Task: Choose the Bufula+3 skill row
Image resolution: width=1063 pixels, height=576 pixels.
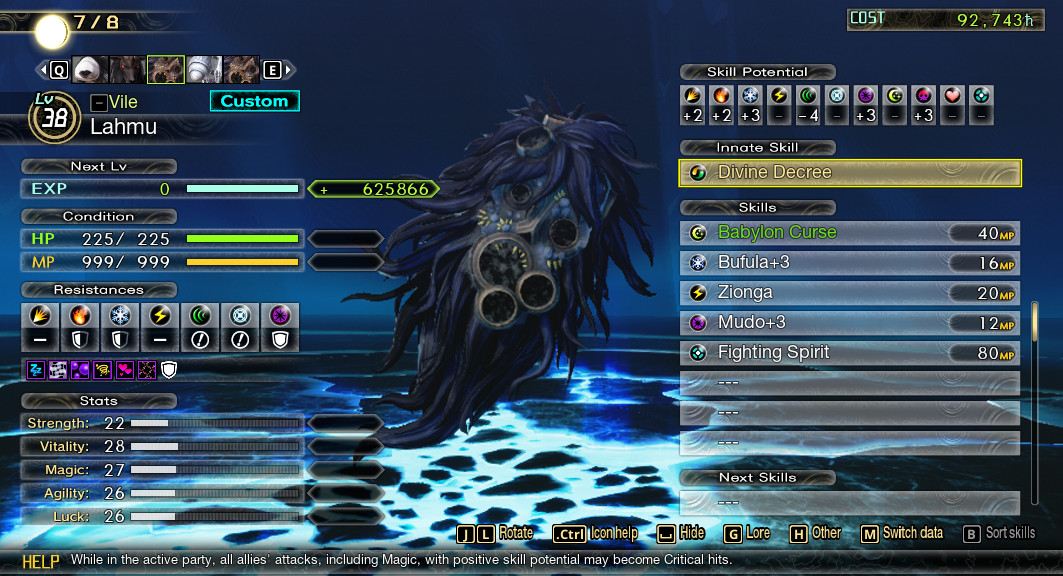Action: 849,263
